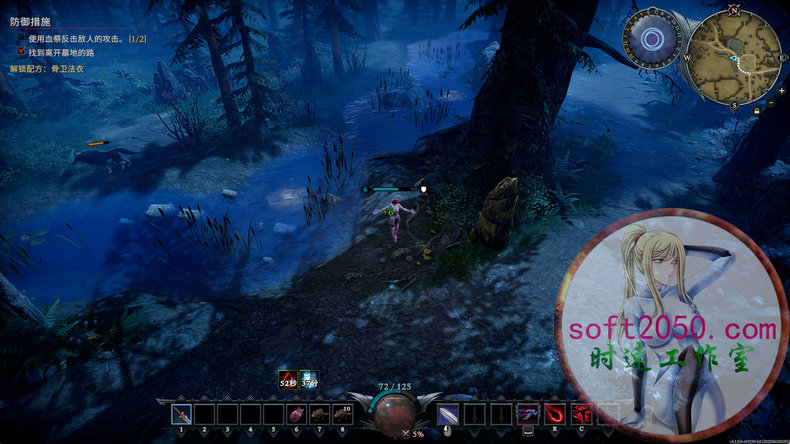Screen dimensions: 790x444
Task: Zoom out the minimap with the minus button
Action: click(x=770, y=103)
